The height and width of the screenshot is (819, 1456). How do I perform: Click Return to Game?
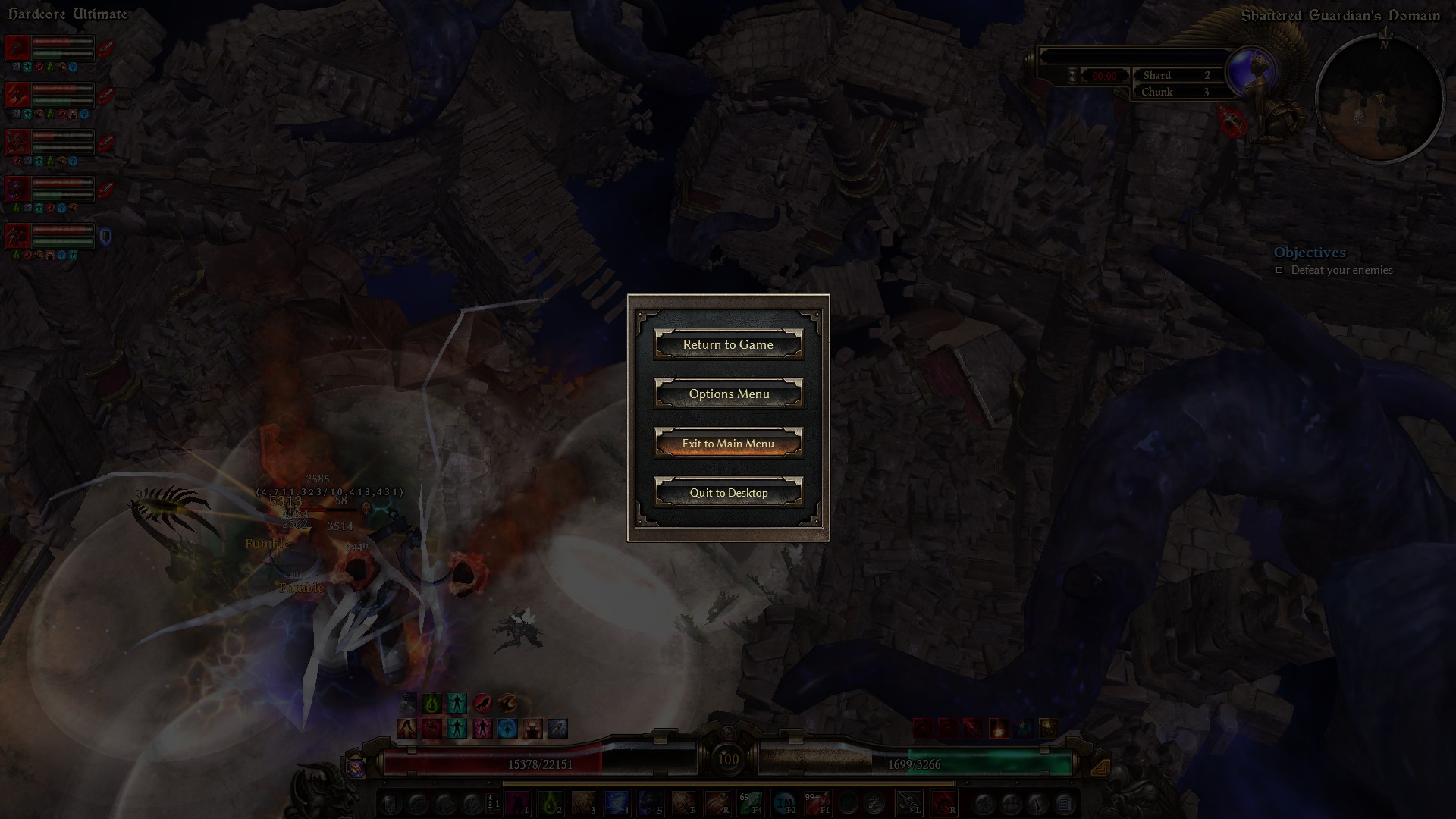tap(728, 345)
